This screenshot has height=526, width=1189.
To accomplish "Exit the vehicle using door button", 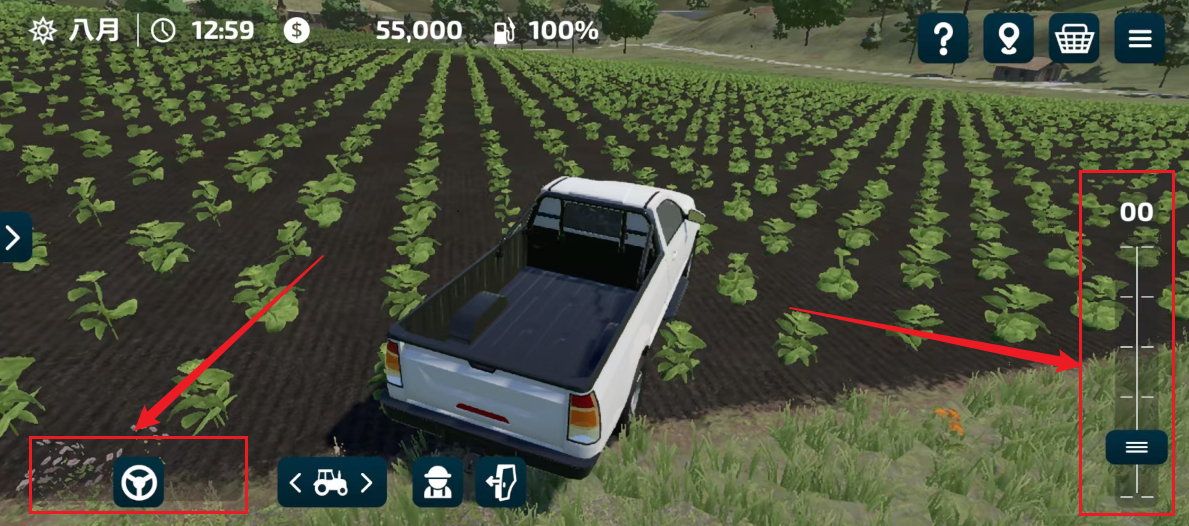I will [501, 483].
